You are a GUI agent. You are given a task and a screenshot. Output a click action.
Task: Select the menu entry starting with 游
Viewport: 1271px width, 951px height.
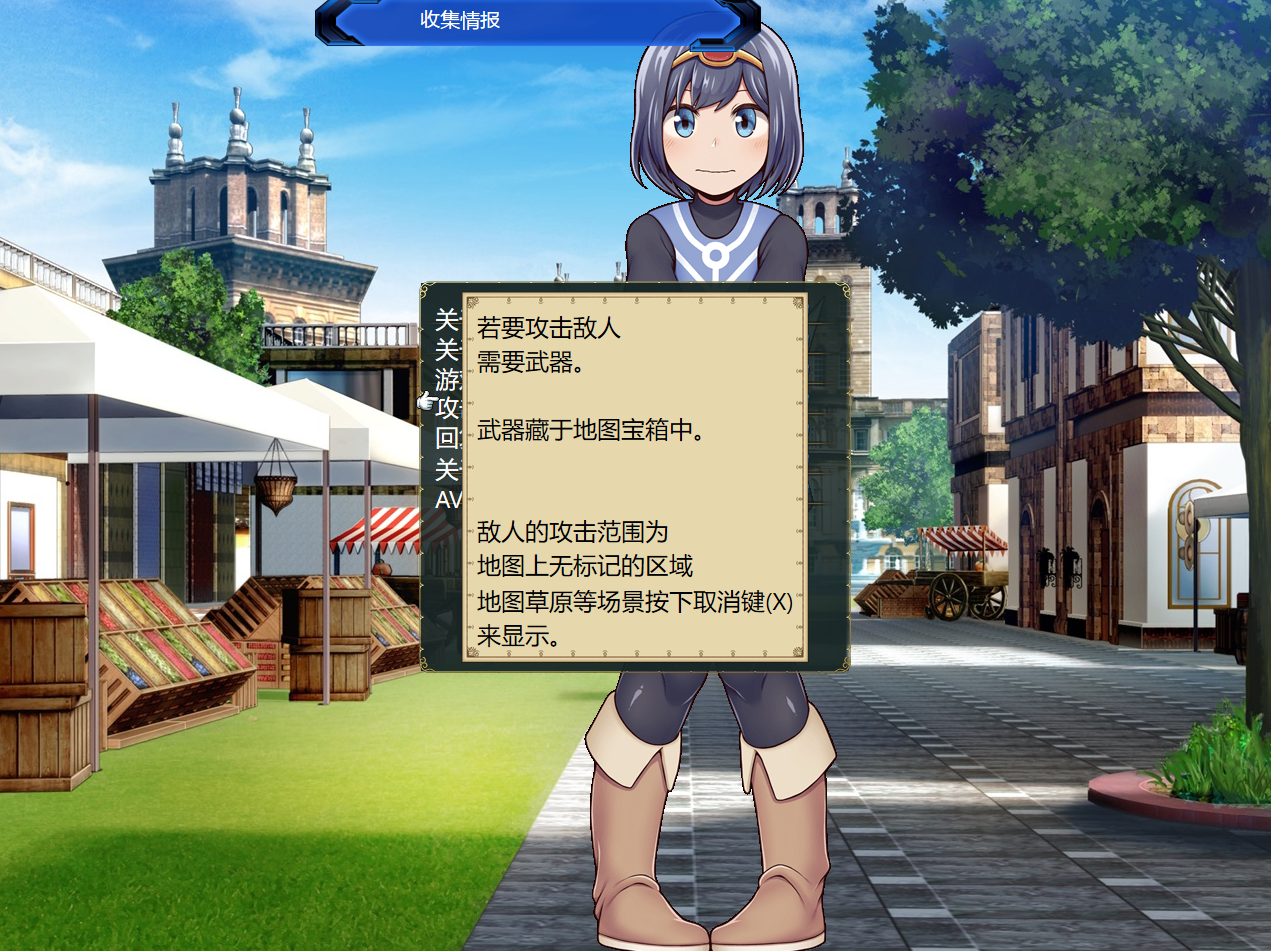point(447,378)
